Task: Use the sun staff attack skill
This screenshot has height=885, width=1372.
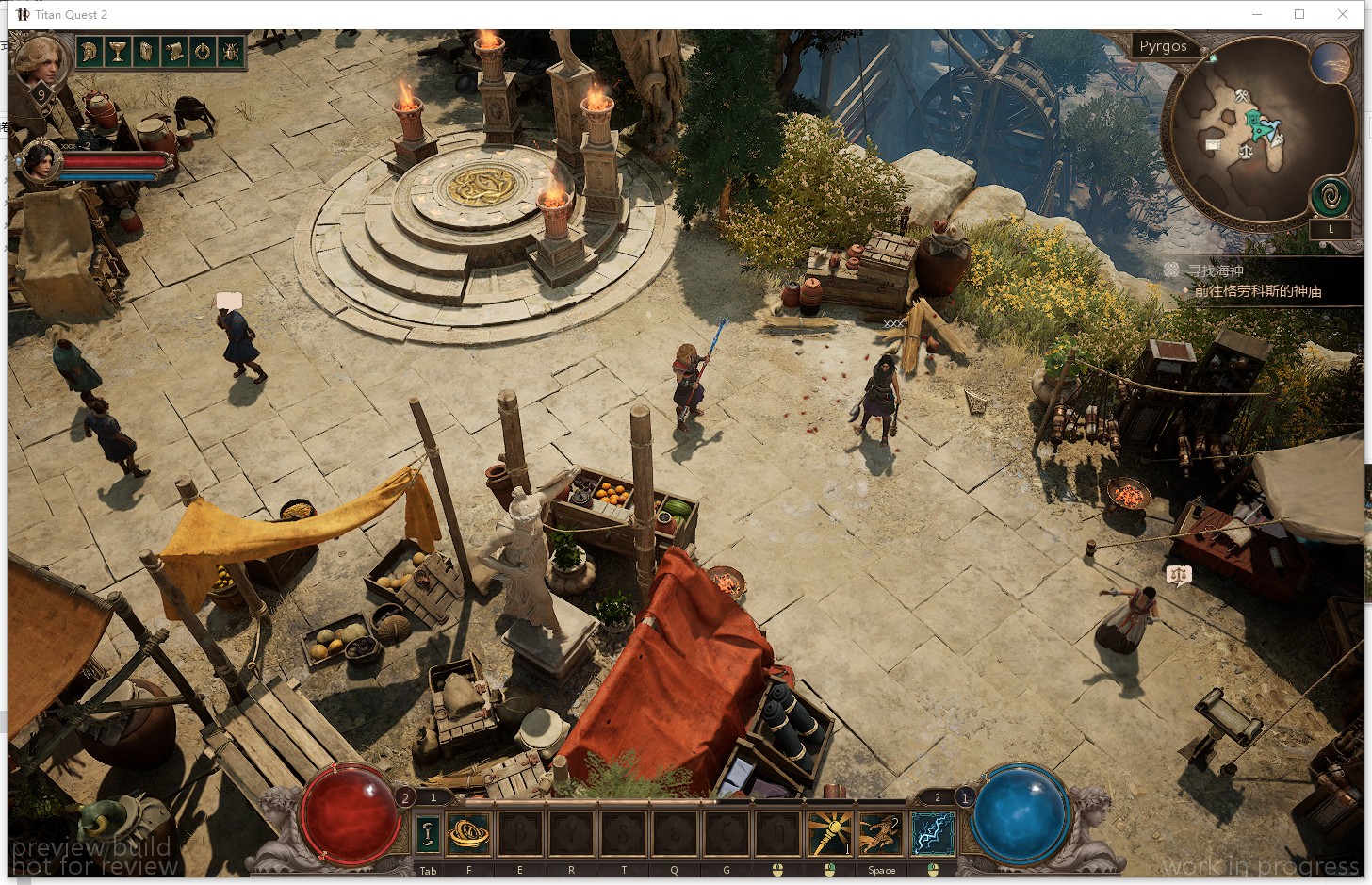Action: pyautogui.click(x=829, y=833)
